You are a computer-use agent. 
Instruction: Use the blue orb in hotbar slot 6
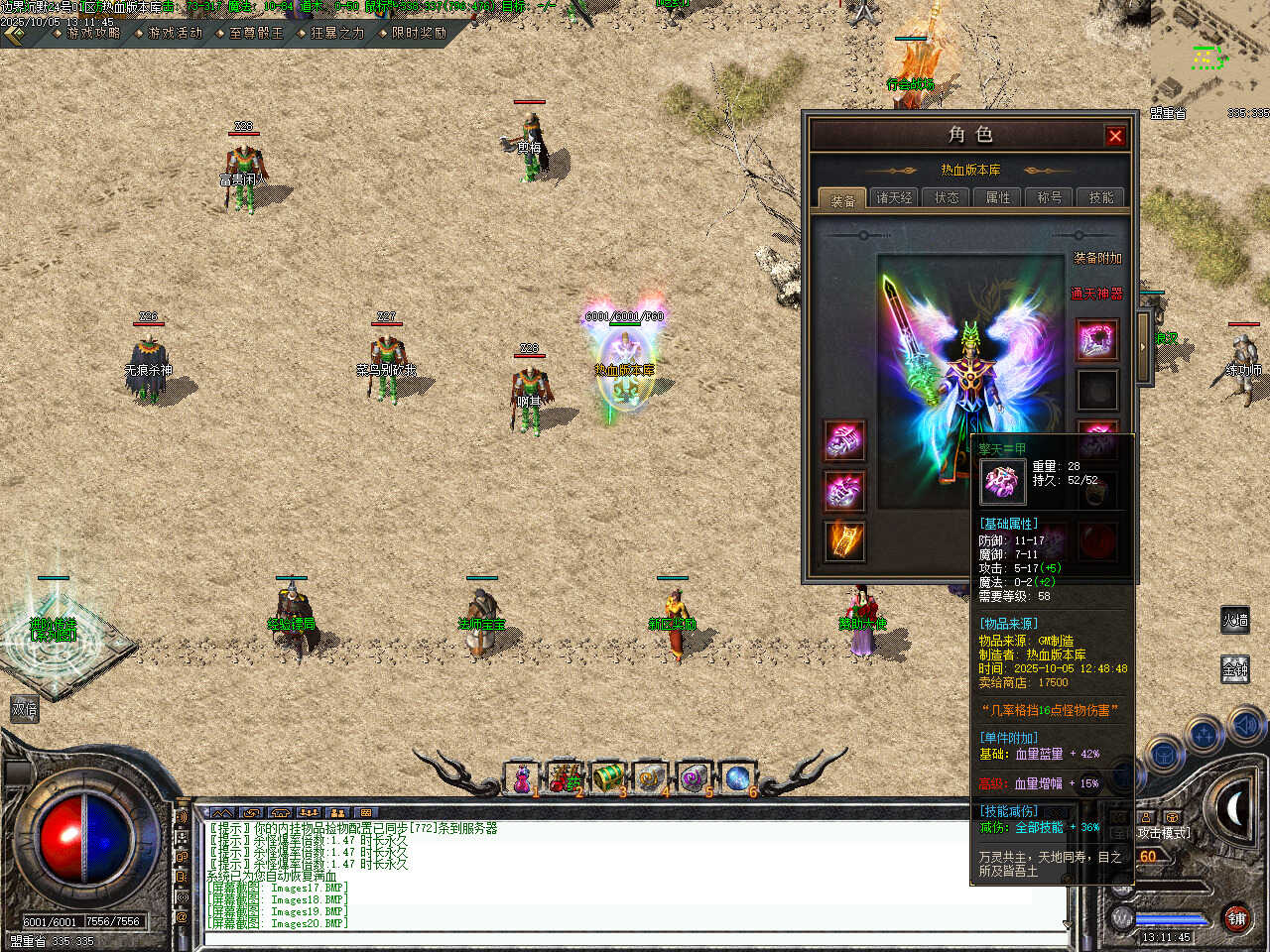736,778
